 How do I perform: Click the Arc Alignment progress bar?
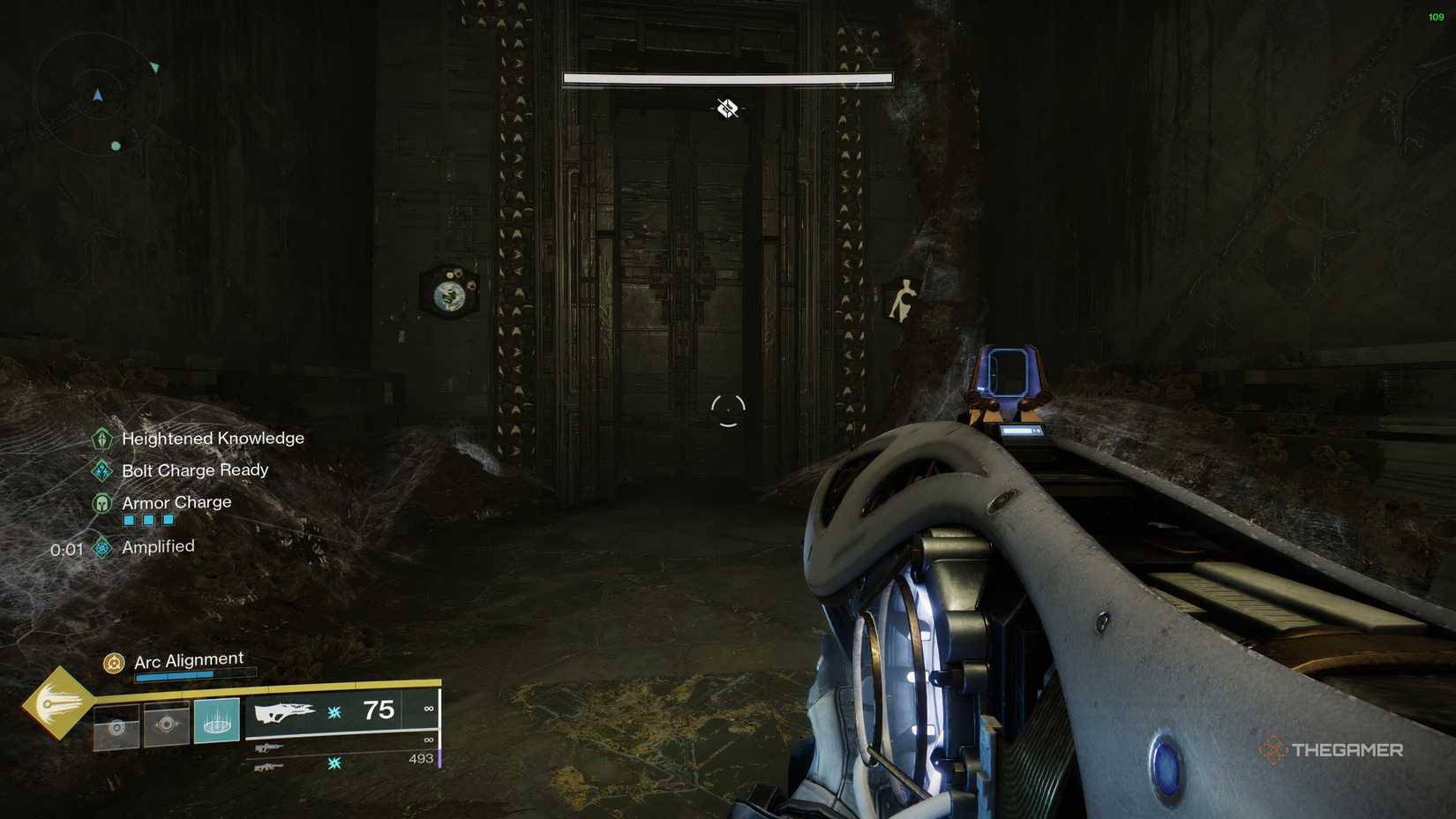coord(194,676)
